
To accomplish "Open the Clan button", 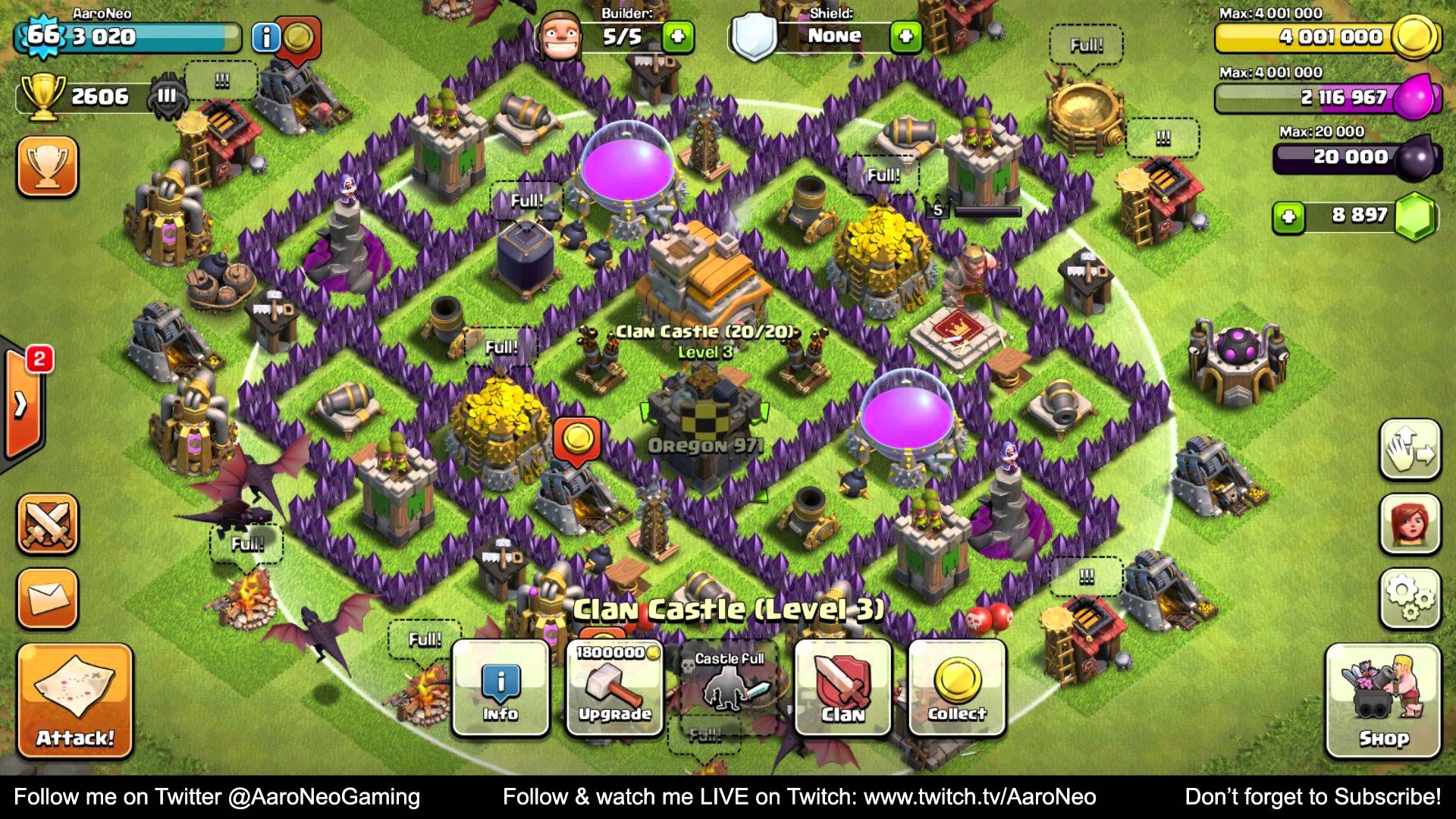I will (843, 687).
